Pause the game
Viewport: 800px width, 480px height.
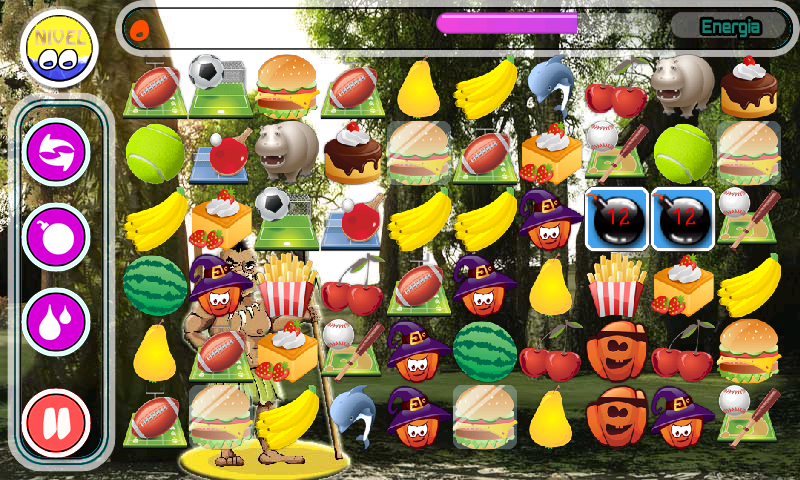(x=57, y=421)
